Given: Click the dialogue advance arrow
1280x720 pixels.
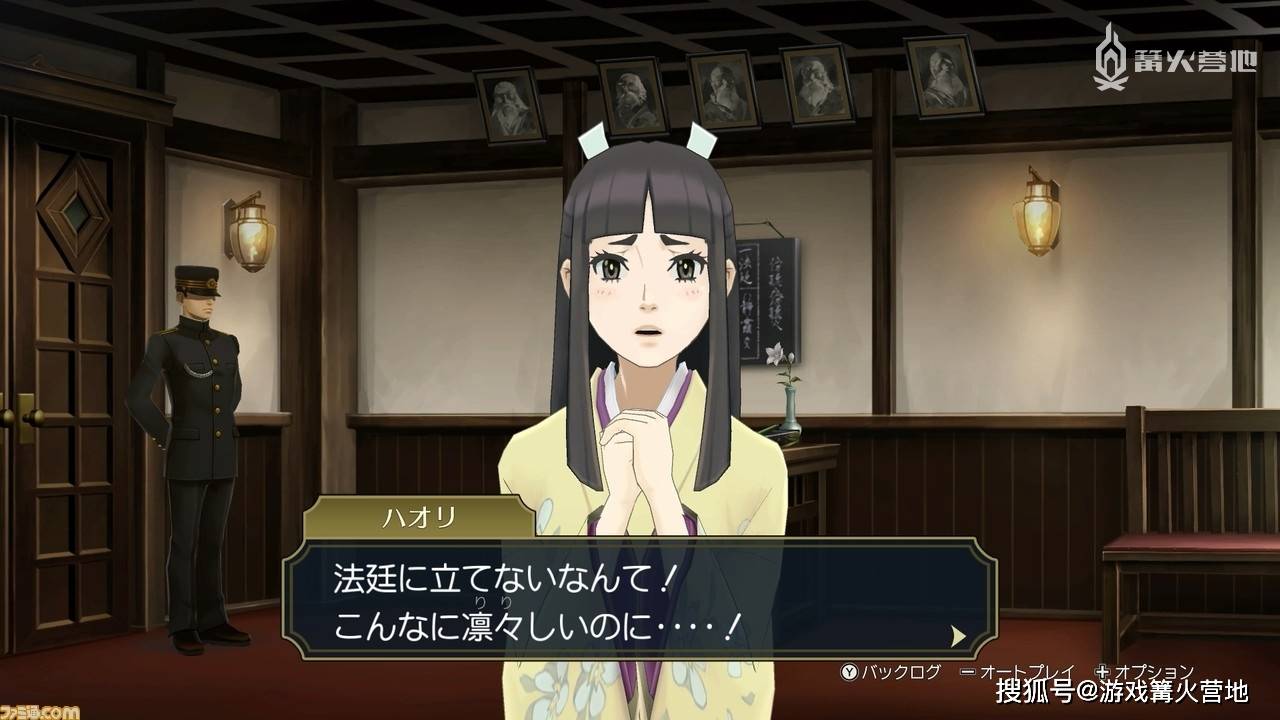Looking at the screenshot, I should click(x=958, y=636).
